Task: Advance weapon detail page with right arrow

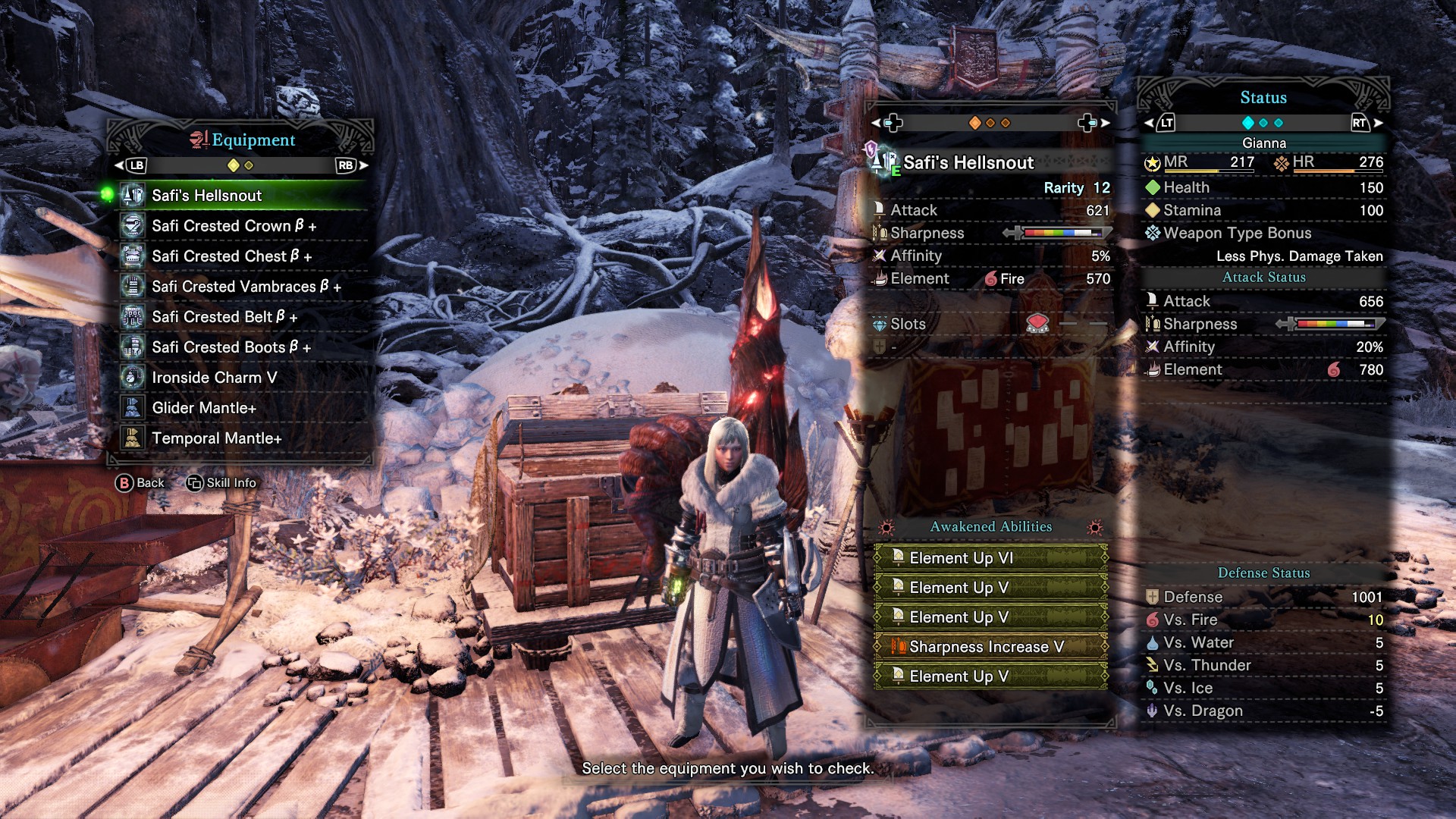Action: click(1105, 123)
